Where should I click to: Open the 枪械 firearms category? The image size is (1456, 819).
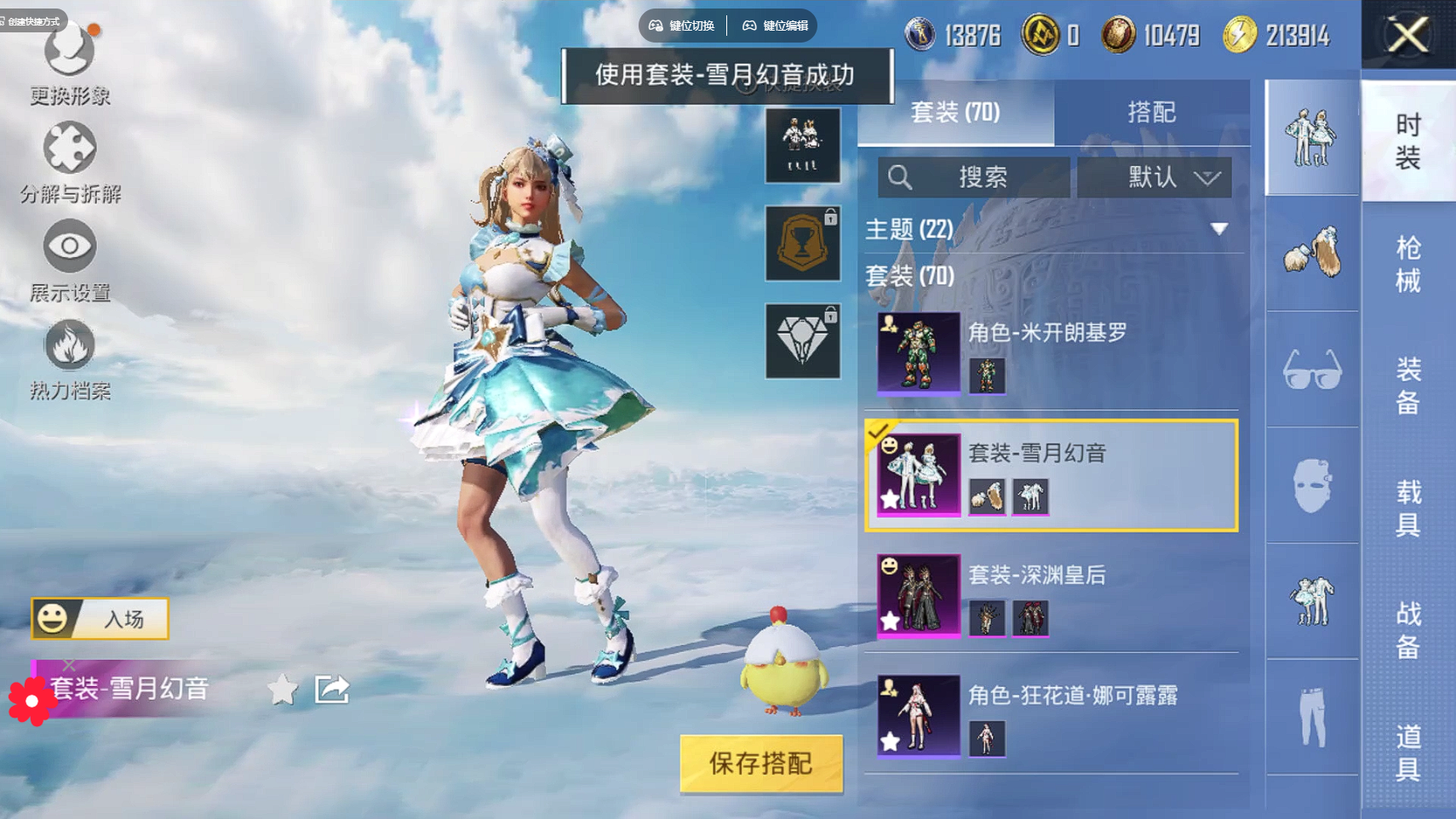1408,264
